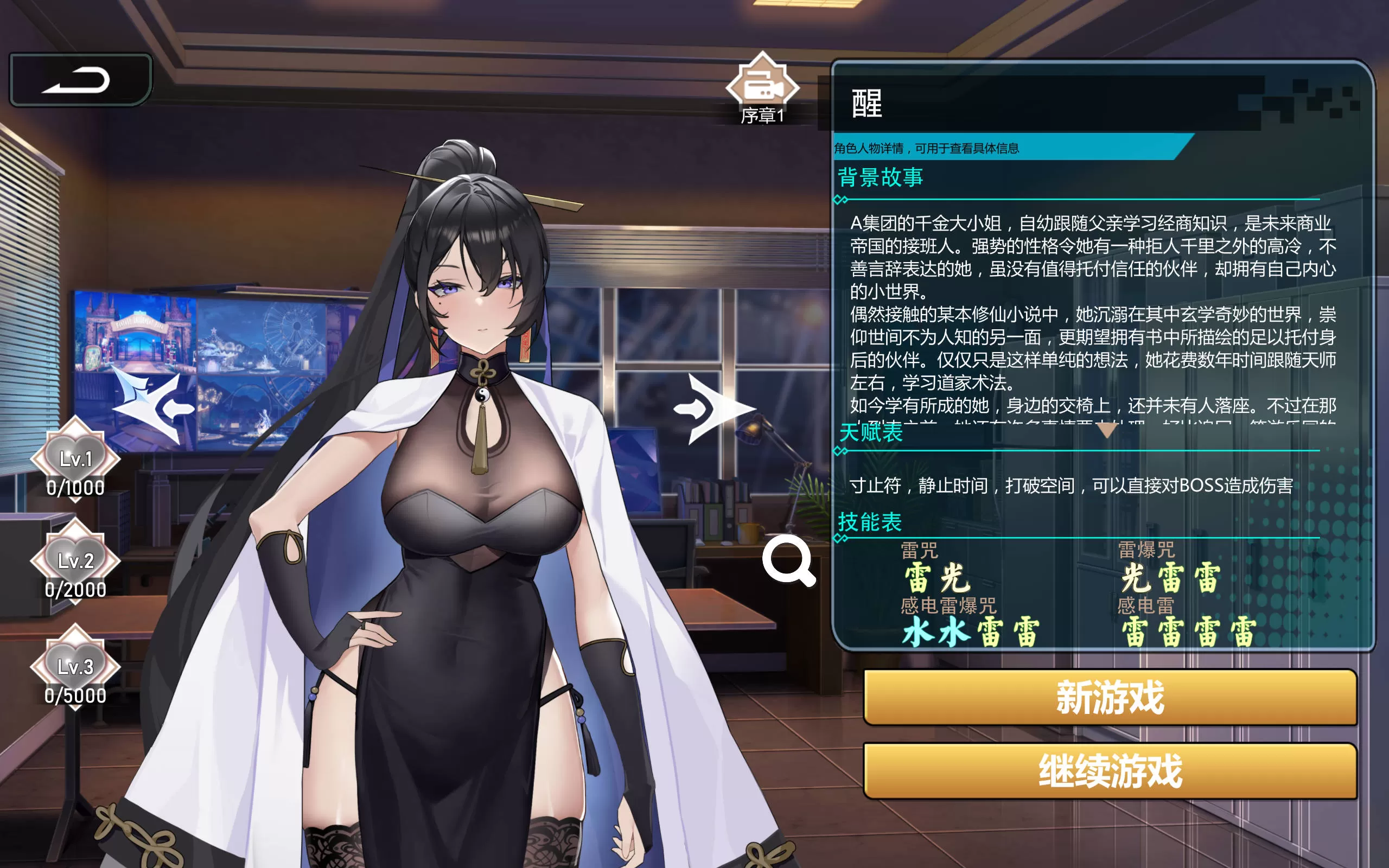The width and height of the screenshot is (1389, 868).
Task: Expand background story with the down arrow
Action: tap(1107, 429)
